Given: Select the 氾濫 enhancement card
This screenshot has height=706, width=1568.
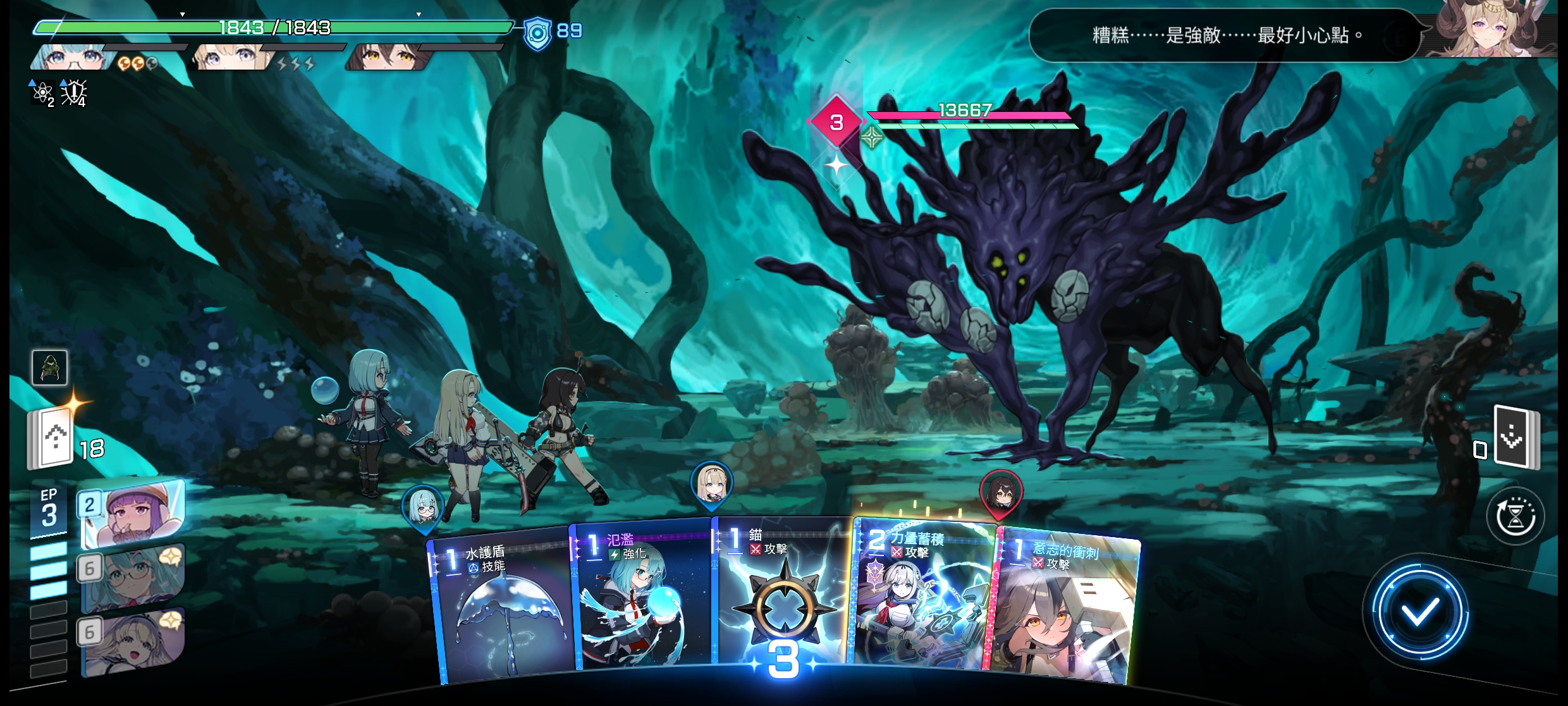Looking at the screenshot, I should 642,601.
